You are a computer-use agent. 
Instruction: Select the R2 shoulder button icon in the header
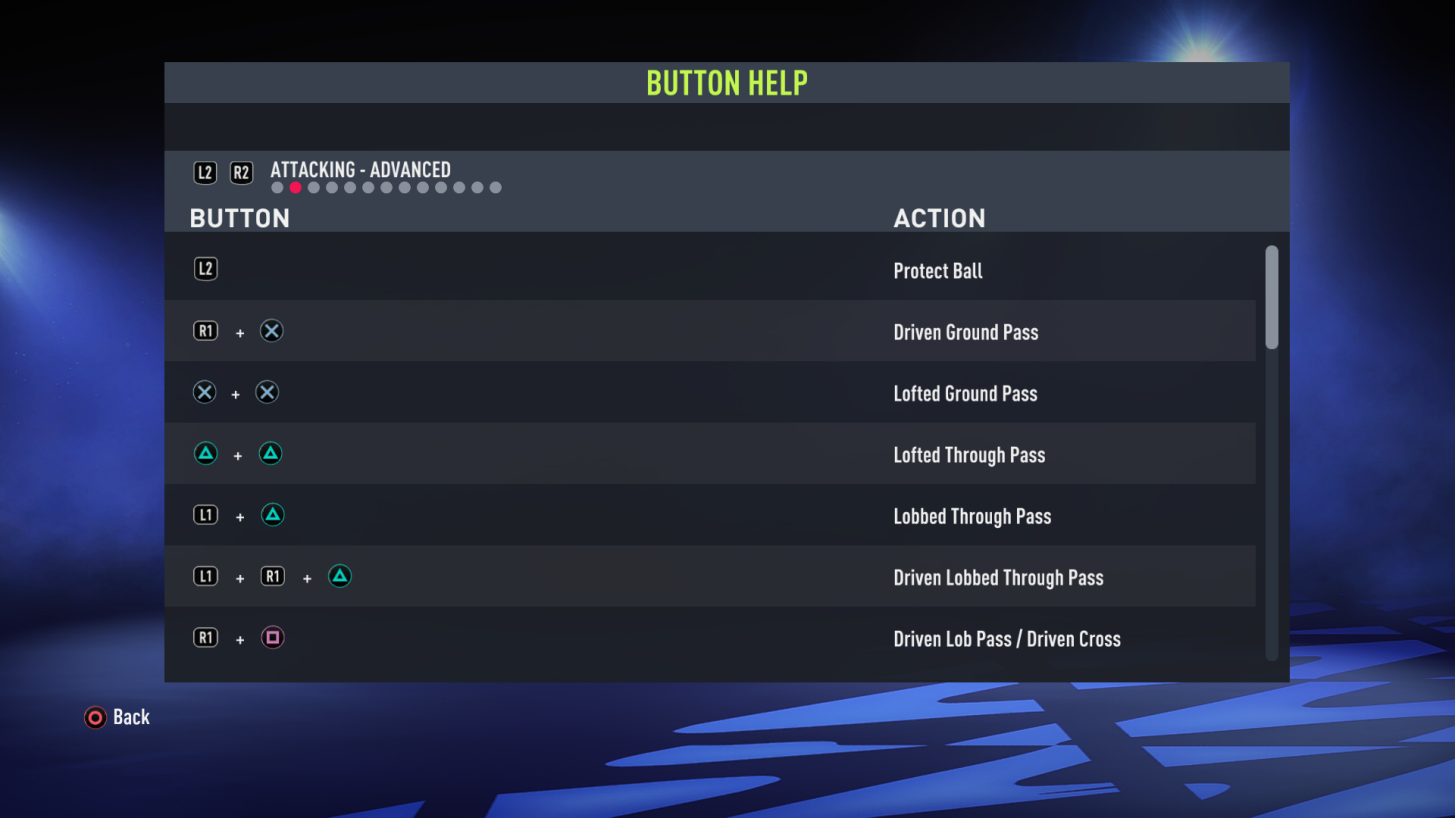pyautogui.click(x=241, y=171)
